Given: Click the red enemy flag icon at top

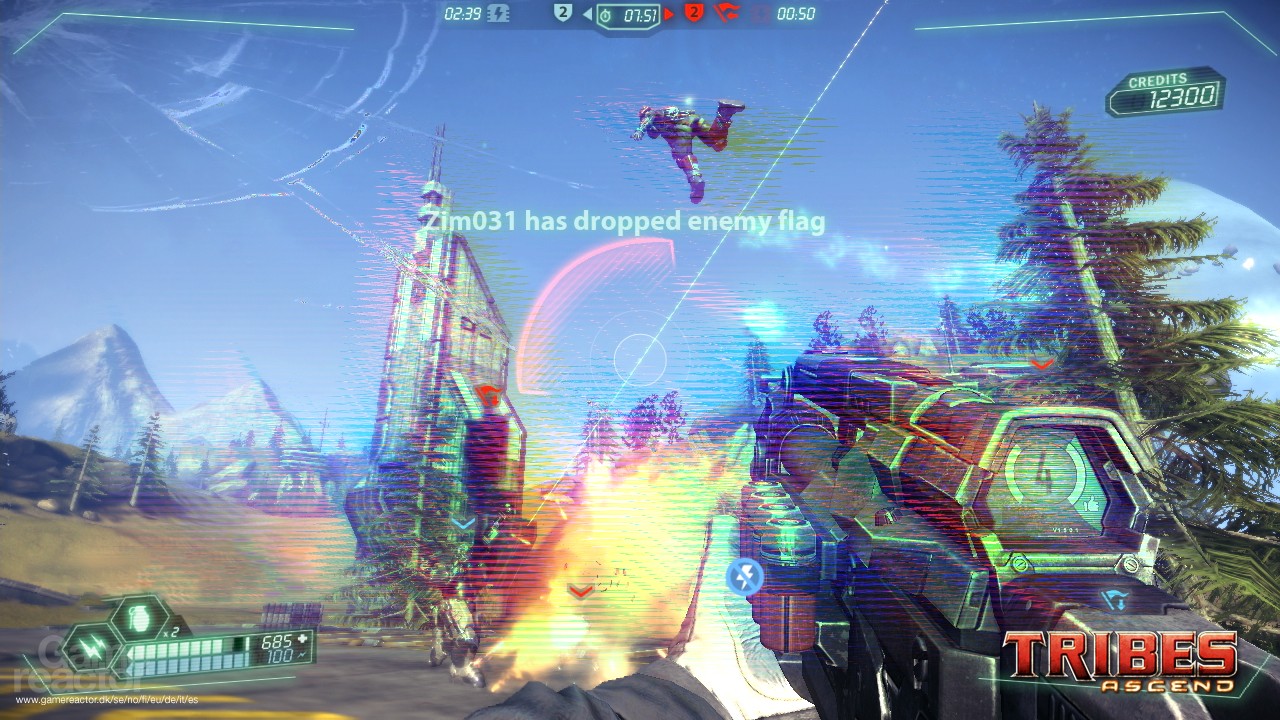Looking at the screenshot, I should [724, 14].
